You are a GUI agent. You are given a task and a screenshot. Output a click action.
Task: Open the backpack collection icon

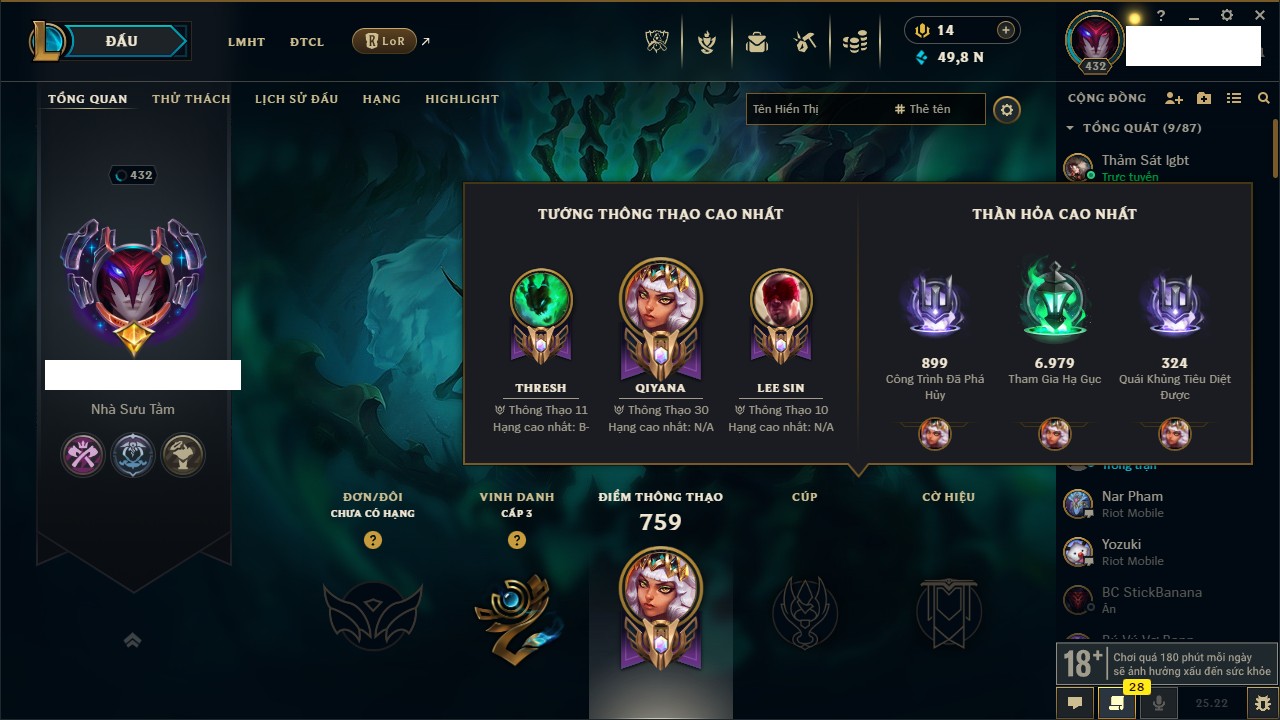(x=757, y=42)
